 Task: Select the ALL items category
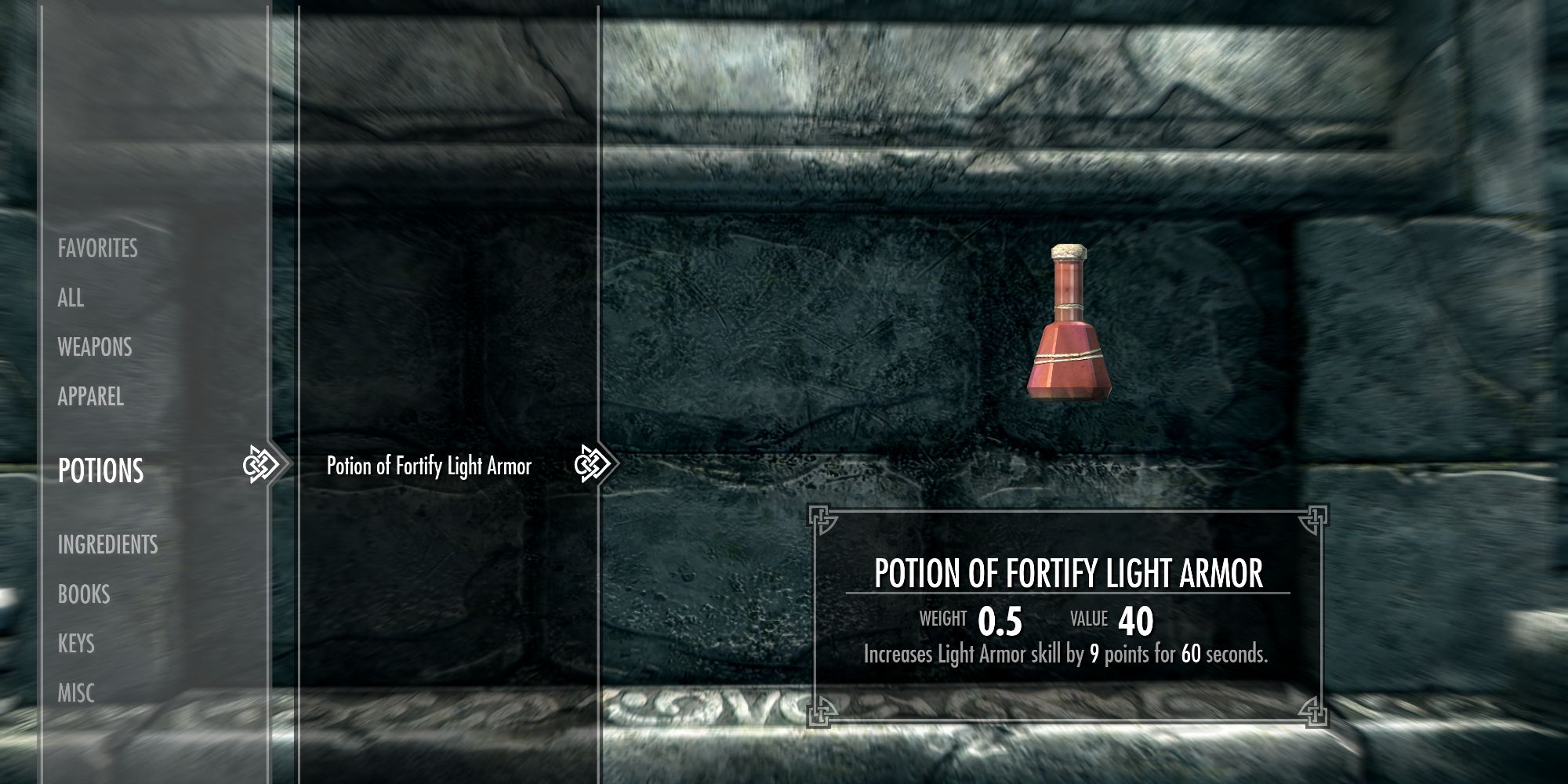click(x=71, y=299)
